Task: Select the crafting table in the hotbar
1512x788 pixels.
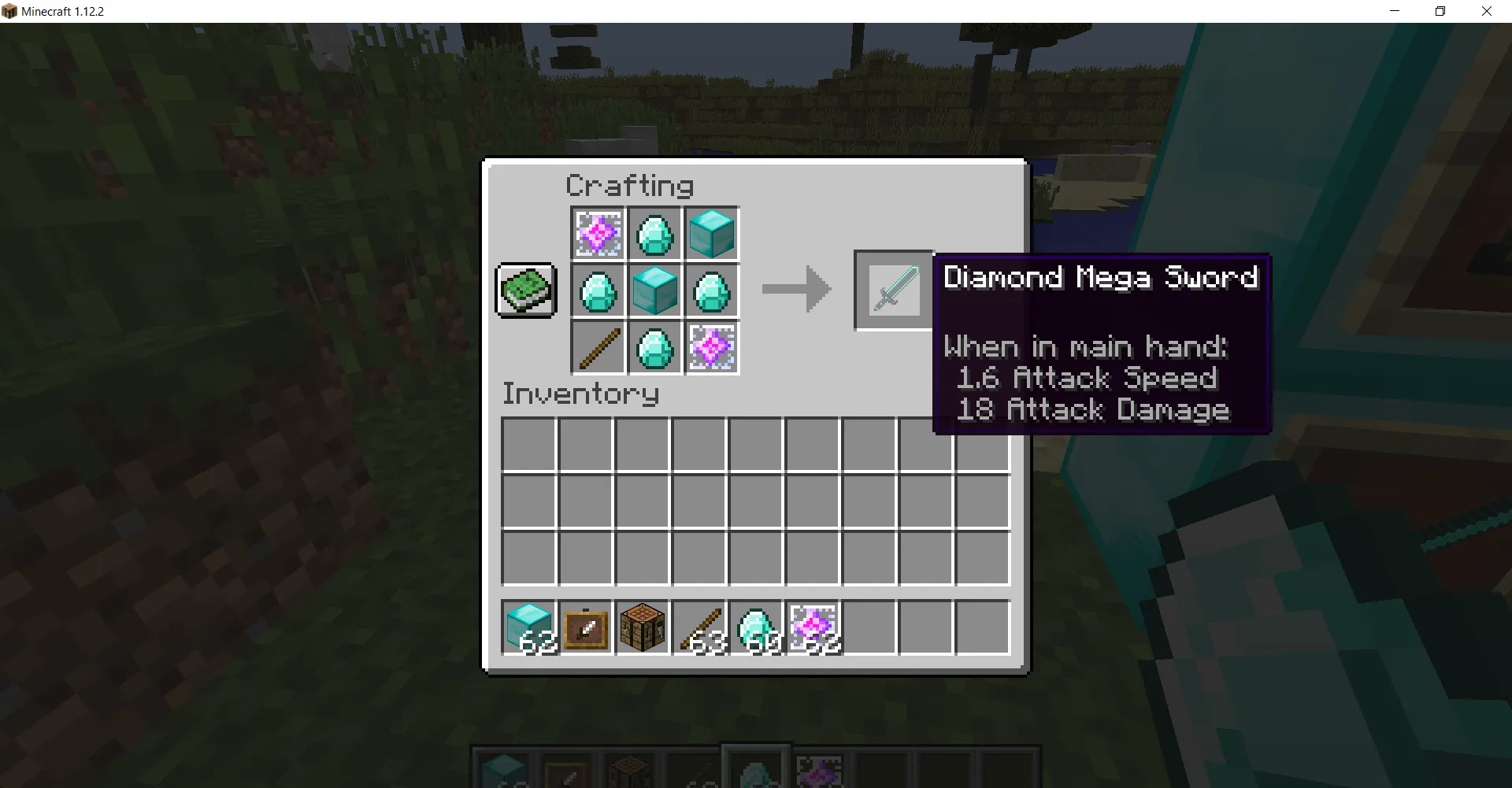Action: pyautogui.click(x=643, y=627)
